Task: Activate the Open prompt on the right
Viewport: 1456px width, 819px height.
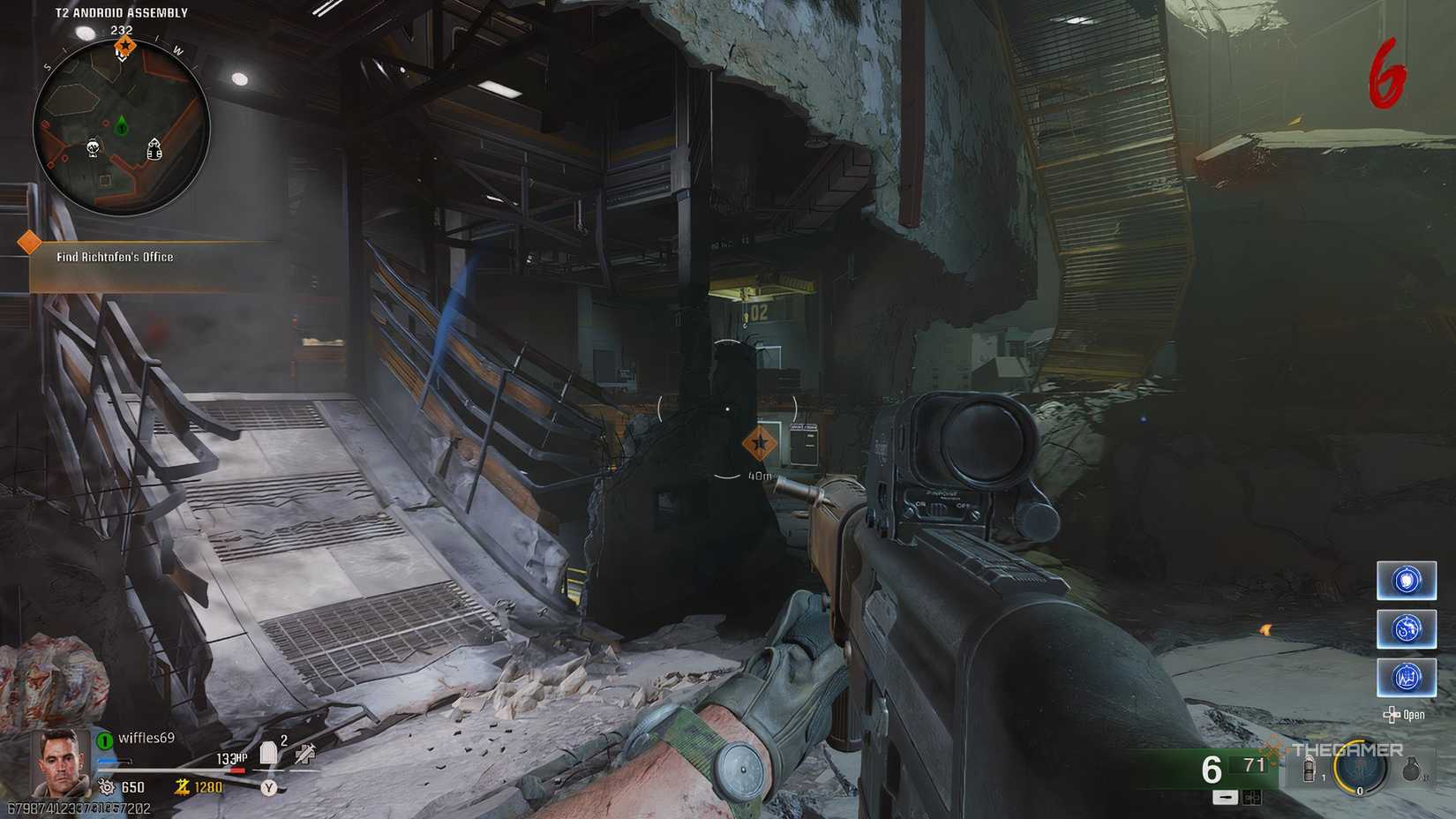Action: 1415,717
